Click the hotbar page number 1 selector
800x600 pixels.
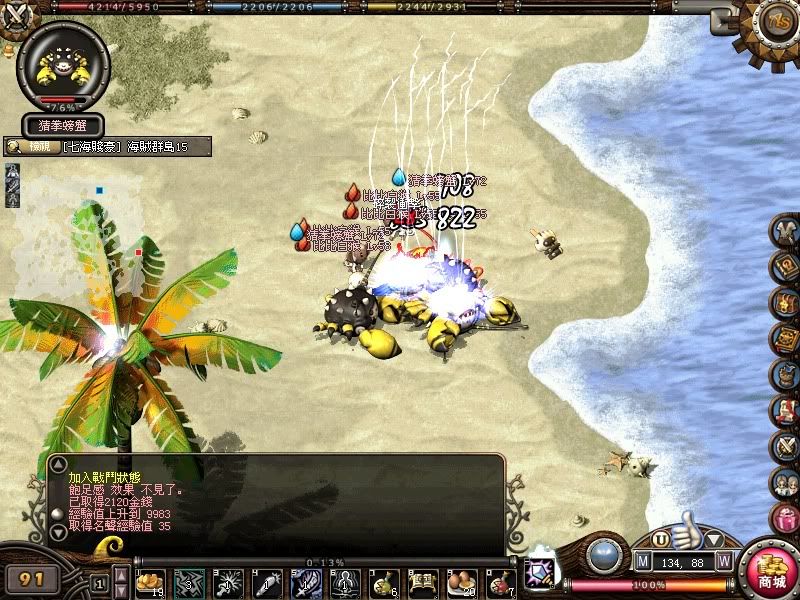[99, 582]
